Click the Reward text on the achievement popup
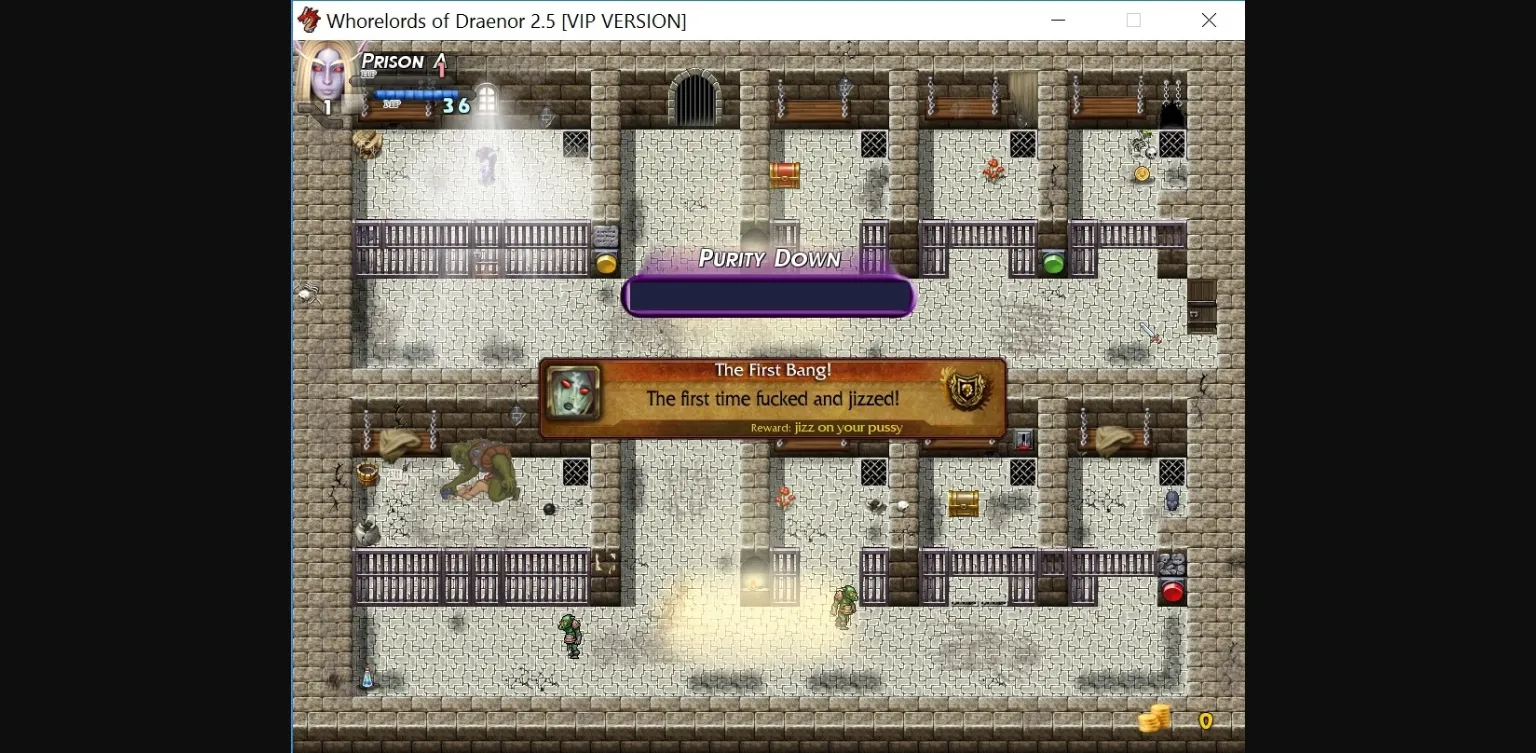The width and height of the screenshot is (1536, 753). pos(826,427)
